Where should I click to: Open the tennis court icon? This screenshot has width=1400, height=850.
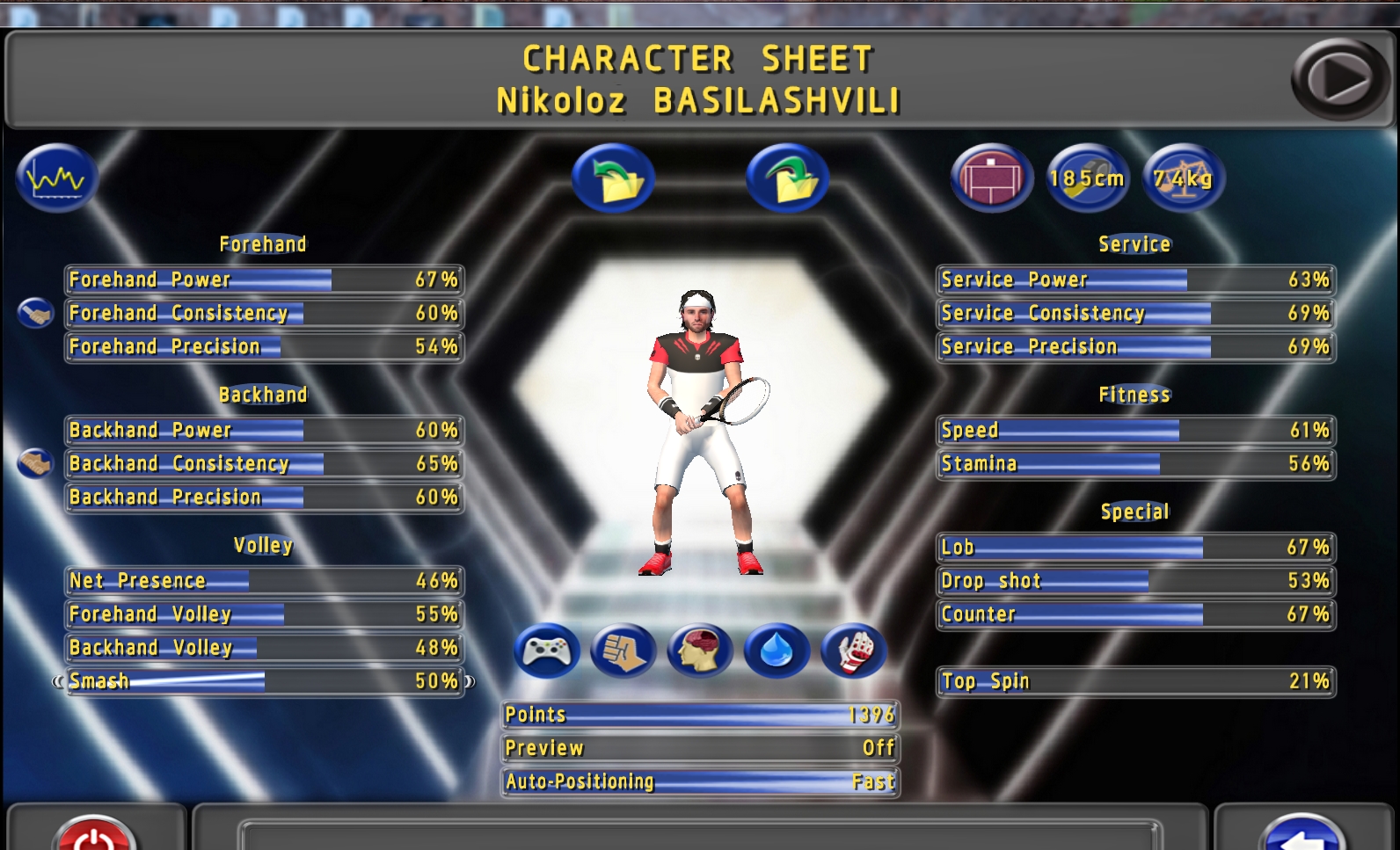(992, 178)
